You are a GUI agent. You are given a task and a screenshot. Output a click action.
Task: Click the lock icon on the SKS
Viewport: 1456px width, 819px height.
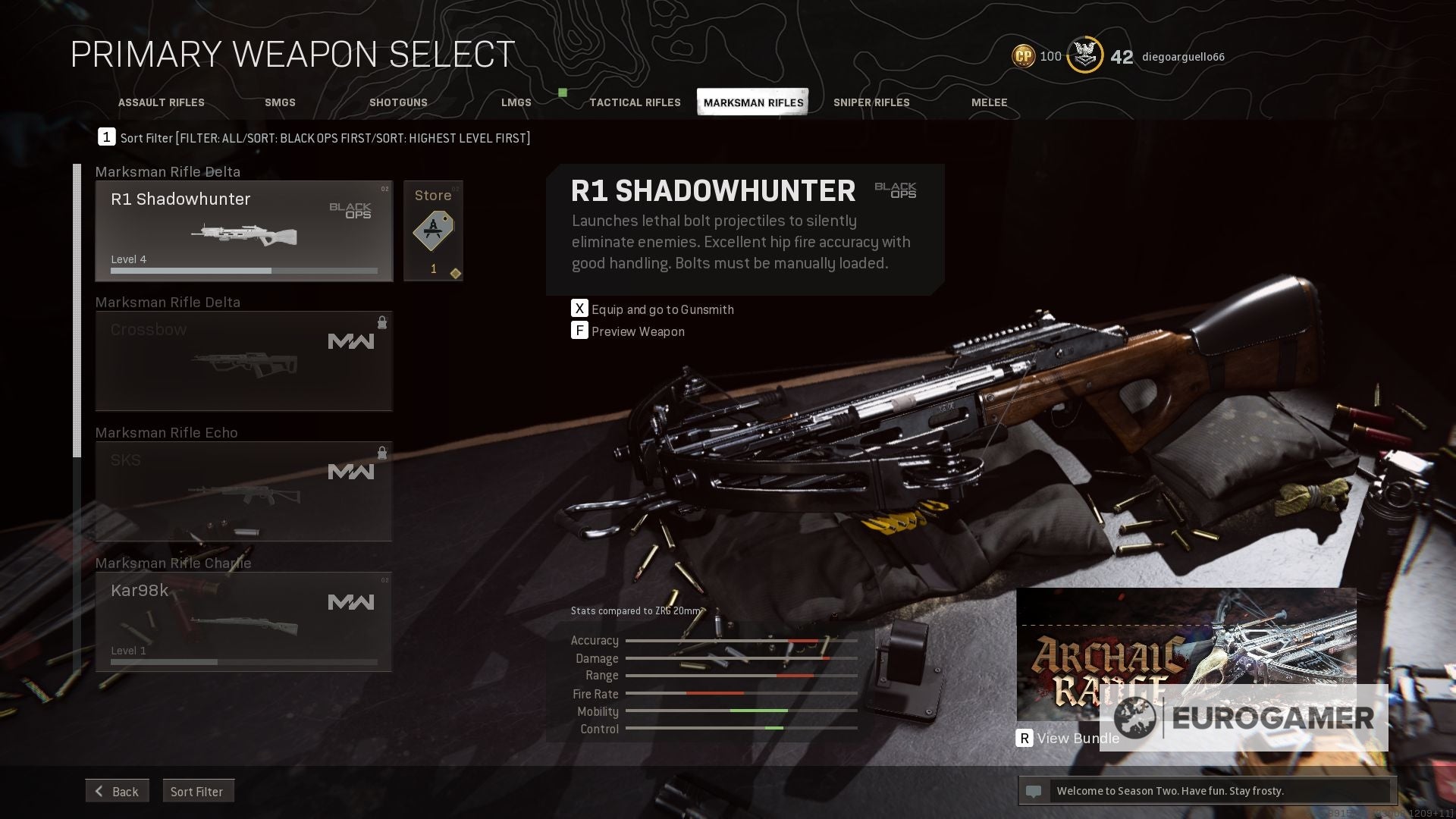pyautogui.click(x=382, y=453)
